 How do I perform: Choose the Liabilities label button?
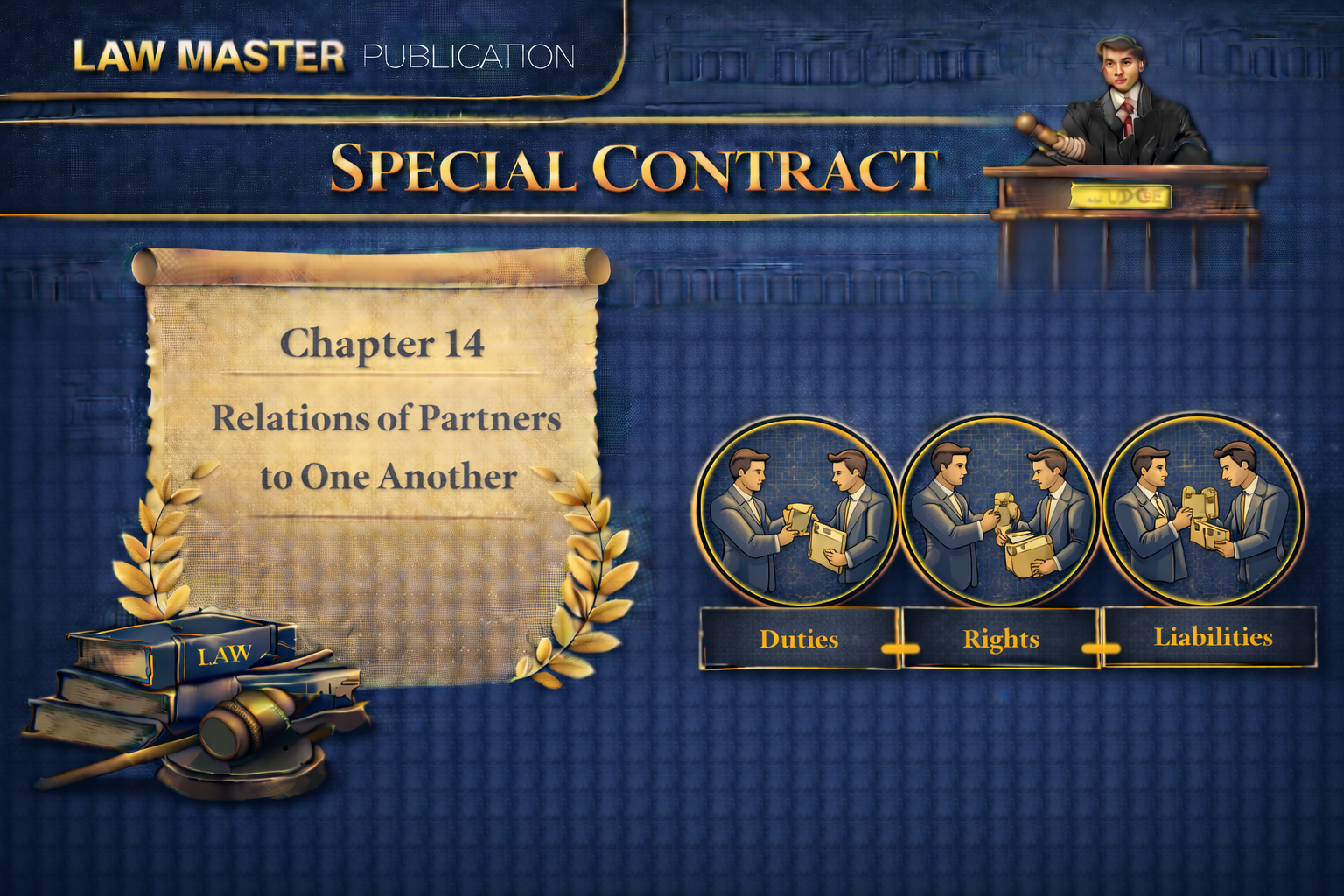(x=1212, y=637)
